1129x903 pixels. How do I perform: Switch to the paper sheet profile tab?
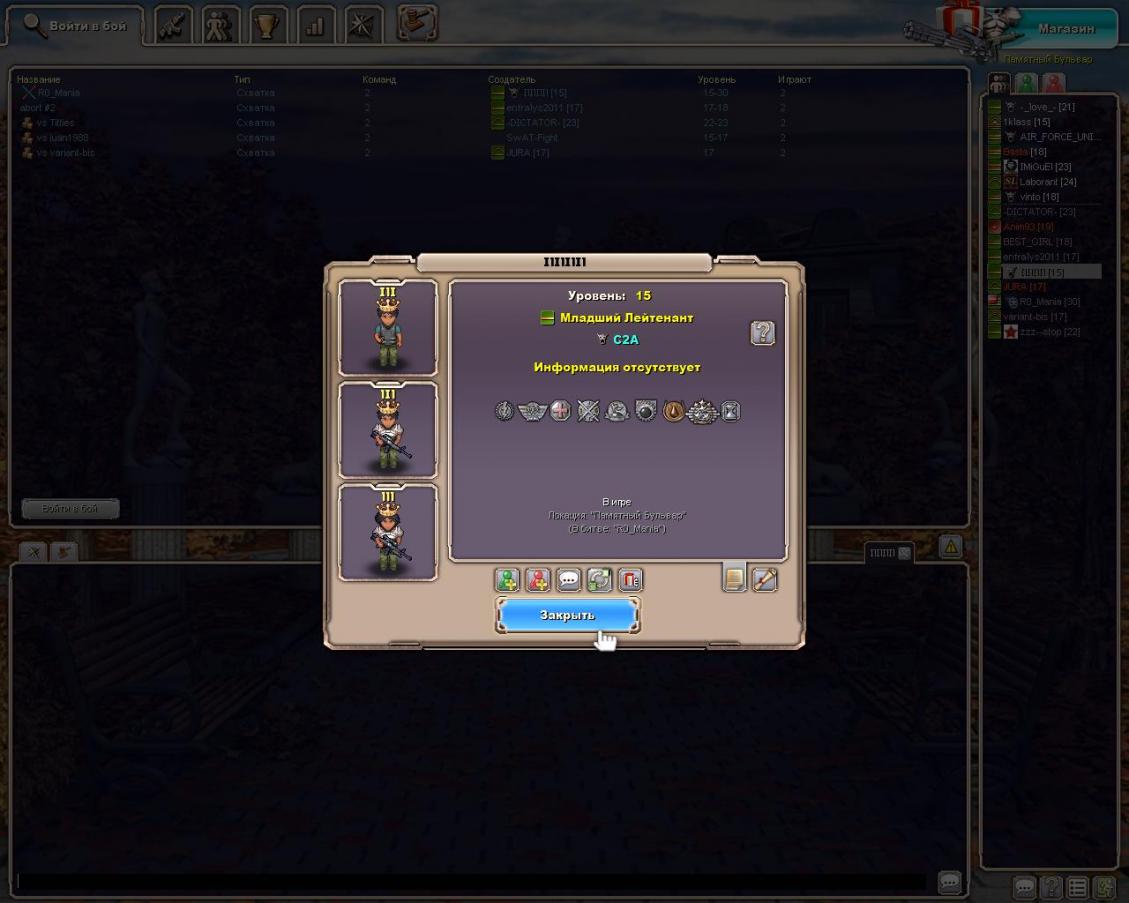(734, 579)
